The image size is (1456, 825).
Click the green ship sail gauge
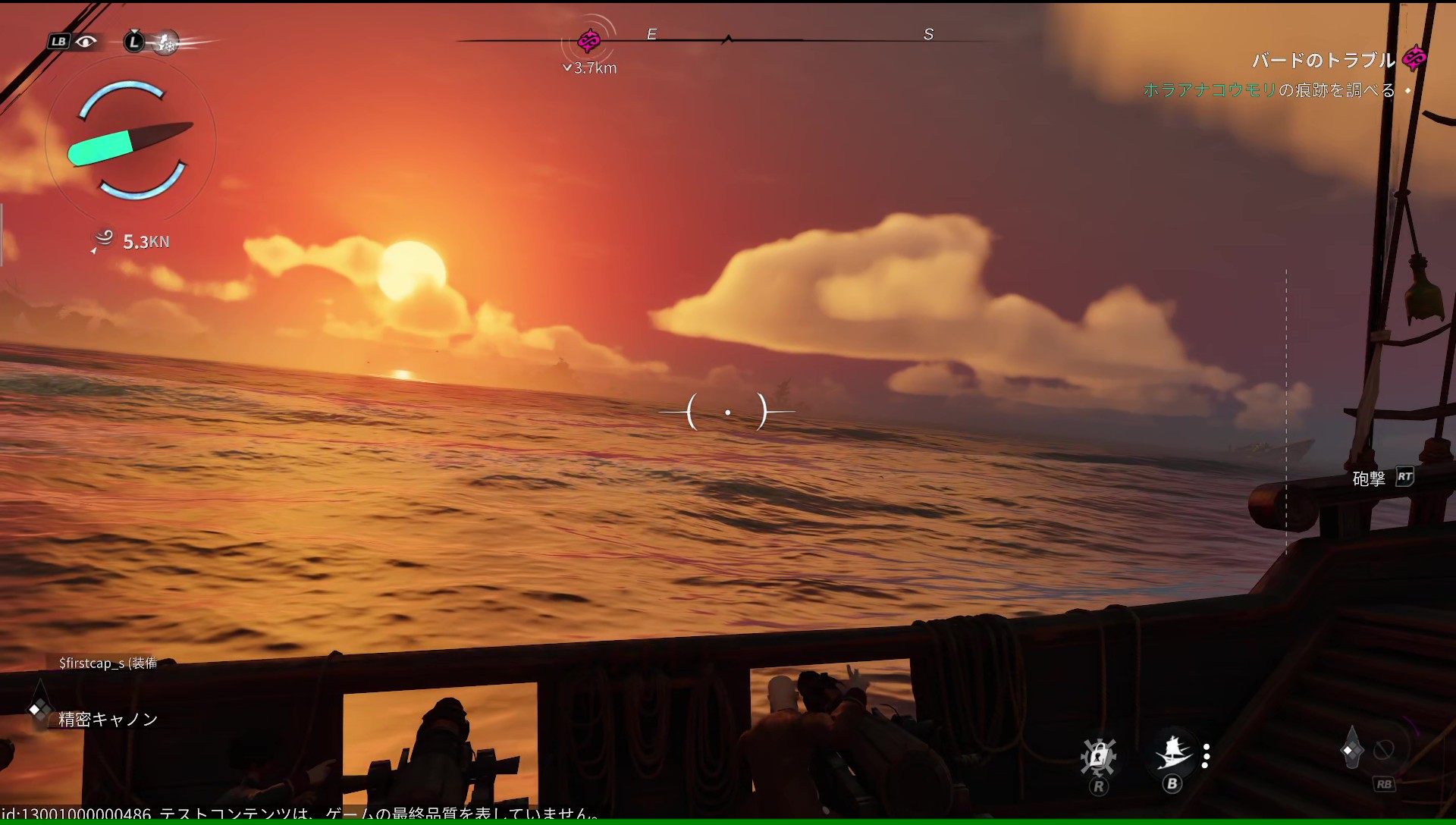(101, 147)
